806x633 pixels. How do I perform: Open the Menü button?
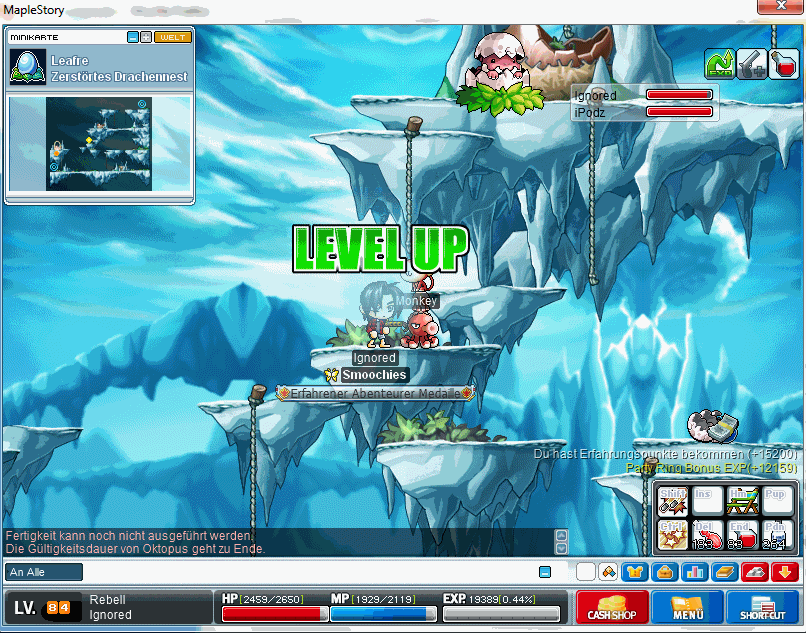(x=688, y=607)
